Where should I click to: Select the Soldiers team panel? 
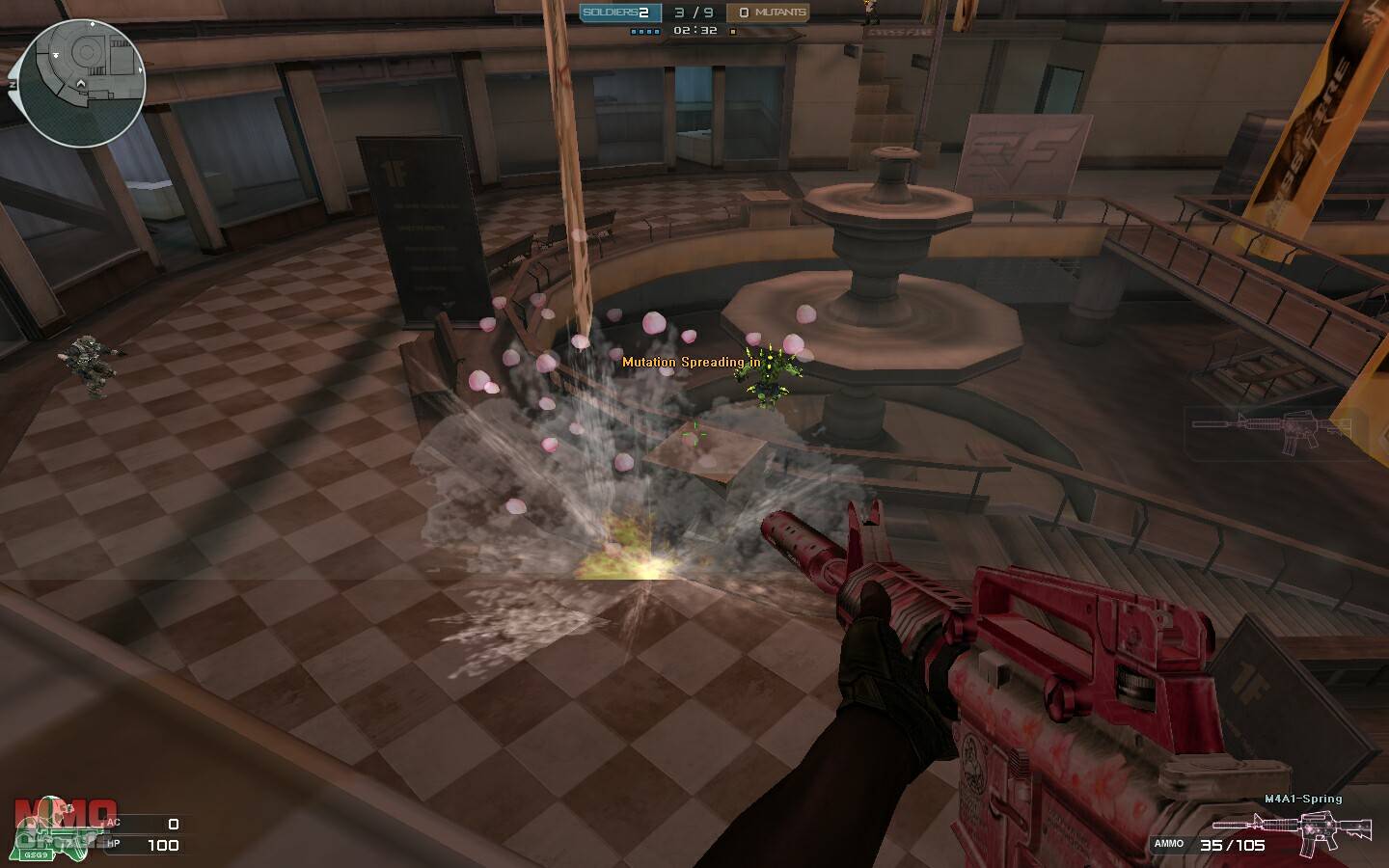620,13
